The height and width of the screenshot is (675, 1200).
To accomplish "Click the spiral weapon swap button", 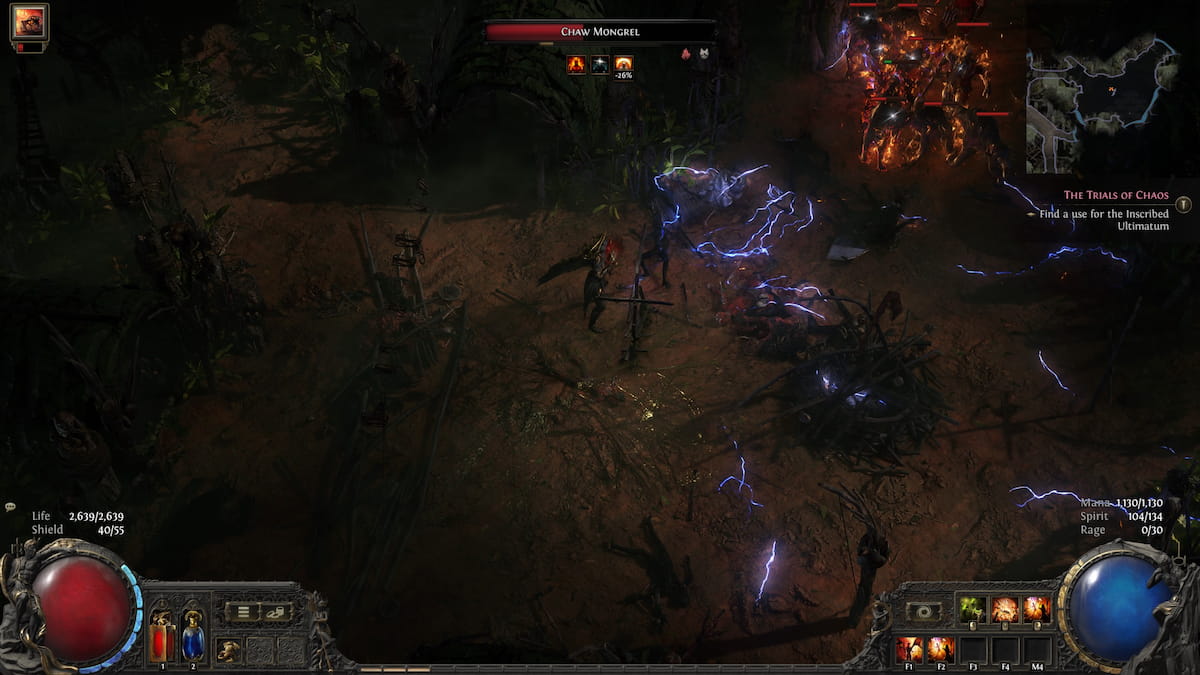I will click(x=923, y=611).
